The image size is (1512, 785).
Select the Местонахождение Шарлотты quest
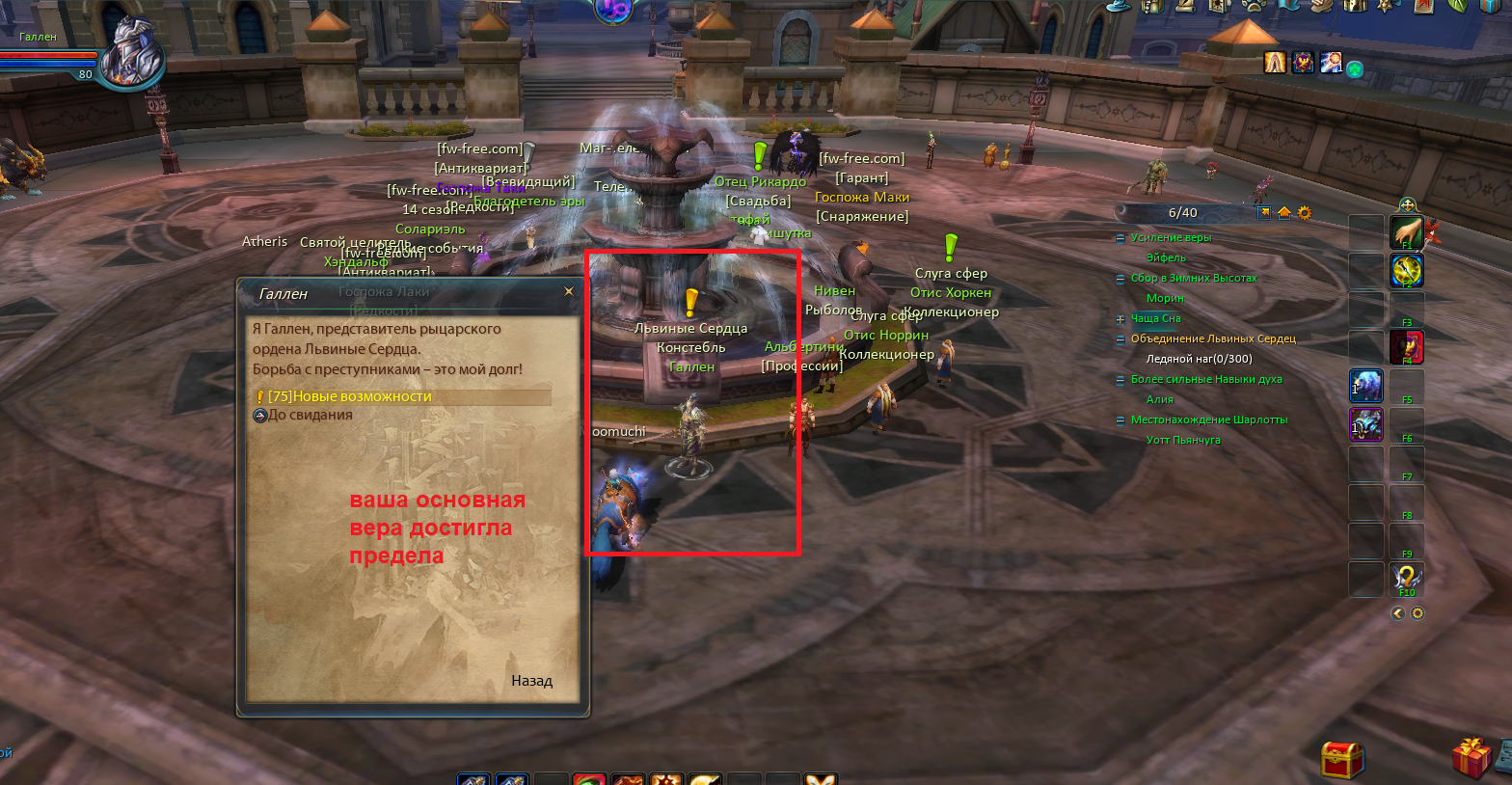point(1208,420)
